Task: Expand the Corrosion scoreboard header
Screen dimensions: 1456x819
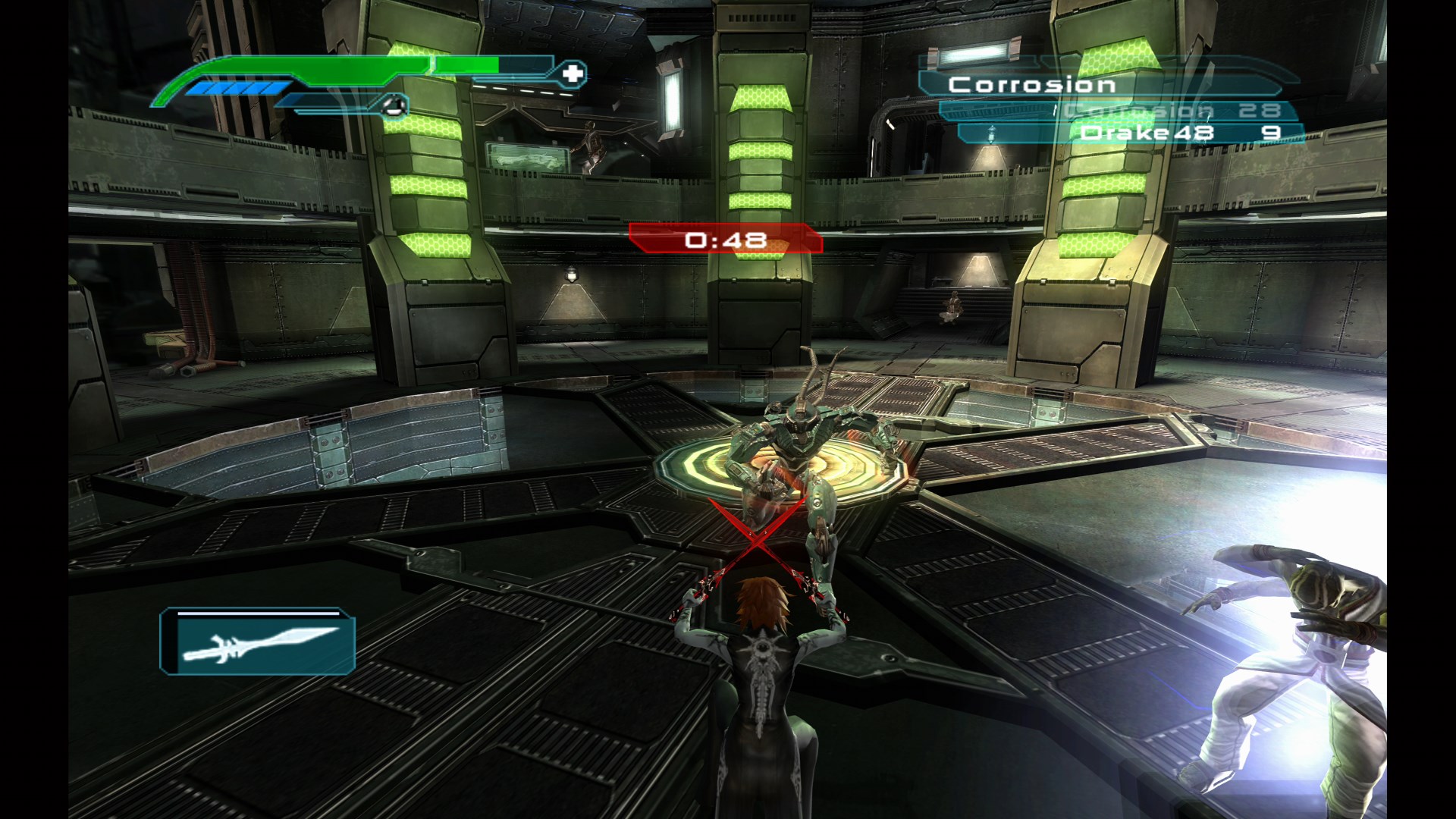Action: click(1031, 83)
